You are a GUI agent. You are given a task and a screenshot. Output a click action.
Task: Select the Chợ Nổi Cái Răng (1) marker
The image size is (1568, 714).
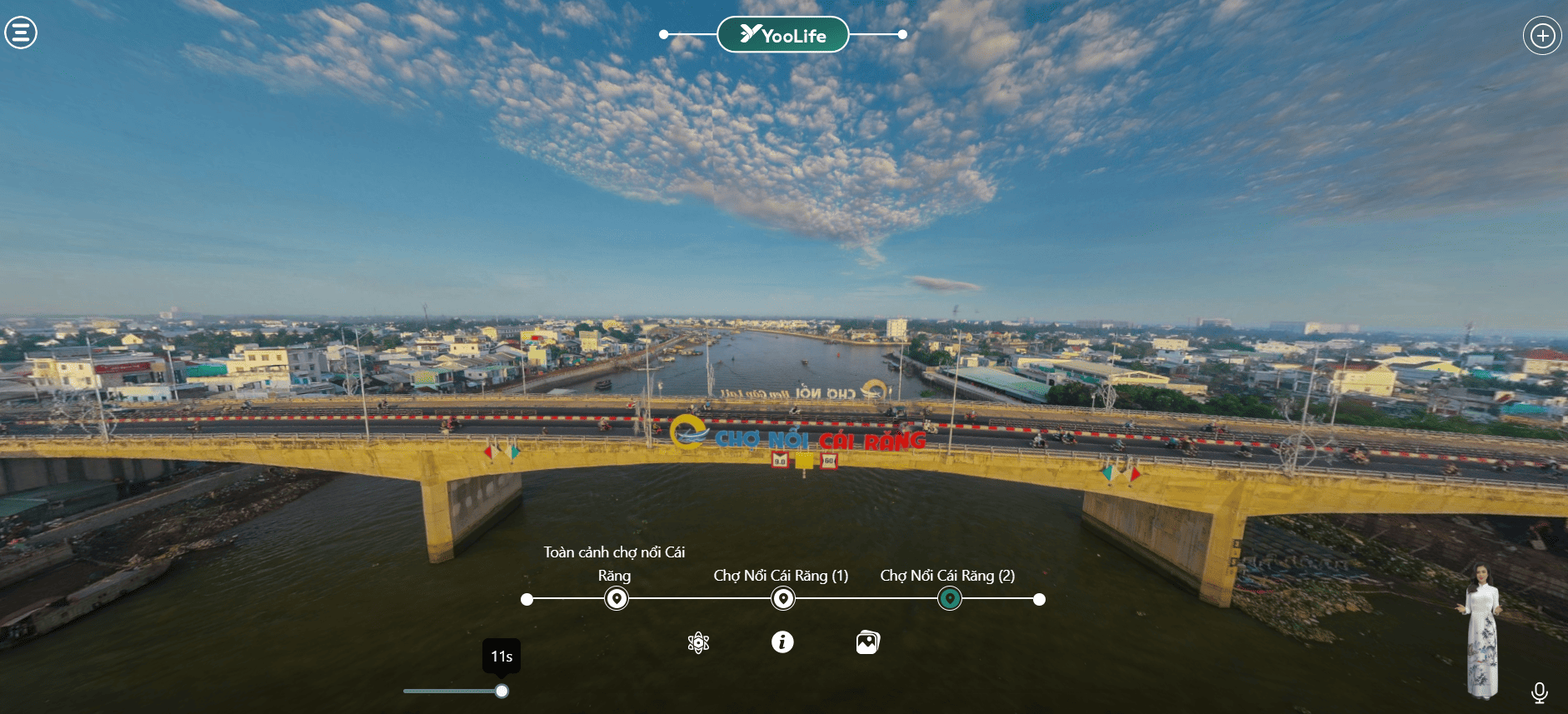pyautogui.click(x=782, y=598)
